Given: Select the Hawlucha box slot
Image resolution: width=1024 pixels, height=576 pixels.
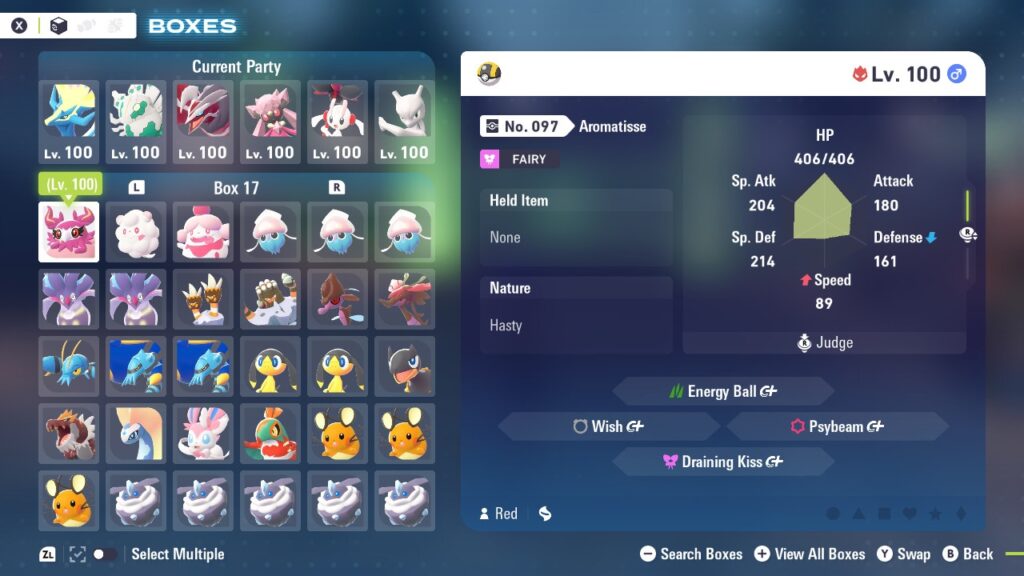Looking at the screenshot, I should (270, 432).
